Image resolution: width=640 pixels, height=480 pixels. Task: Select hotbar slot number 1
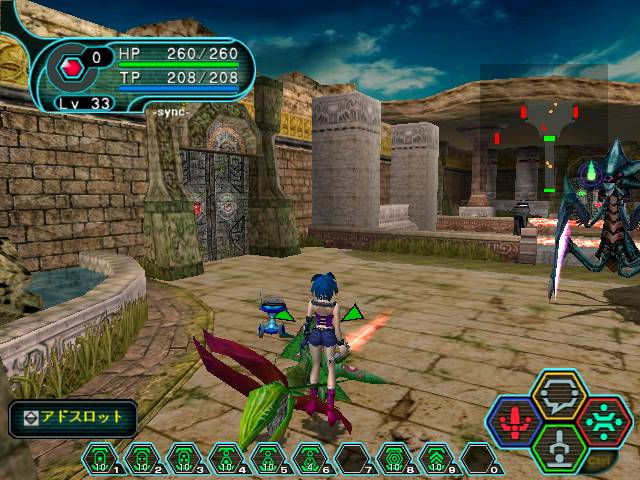coord(99,459)
